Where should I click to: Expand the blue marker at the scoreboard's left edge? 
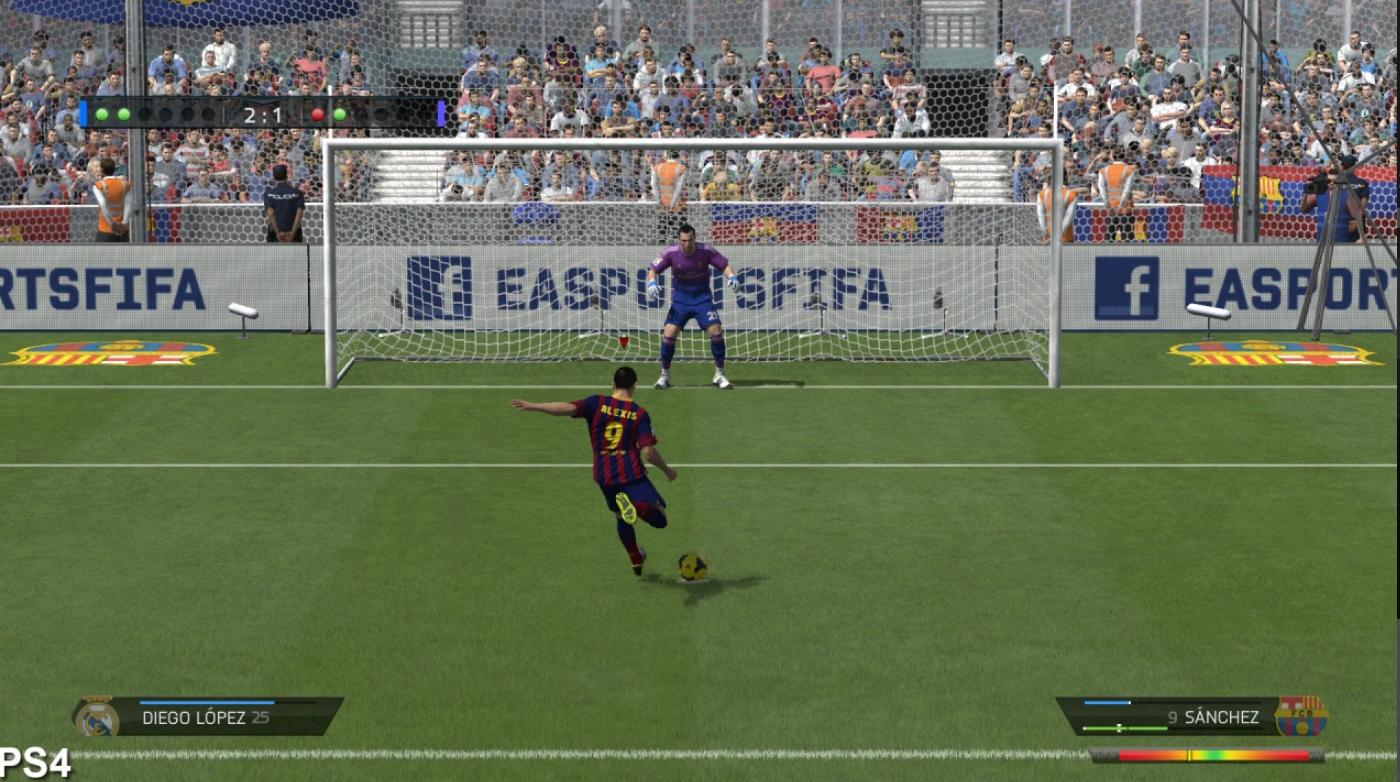[84, 113]
